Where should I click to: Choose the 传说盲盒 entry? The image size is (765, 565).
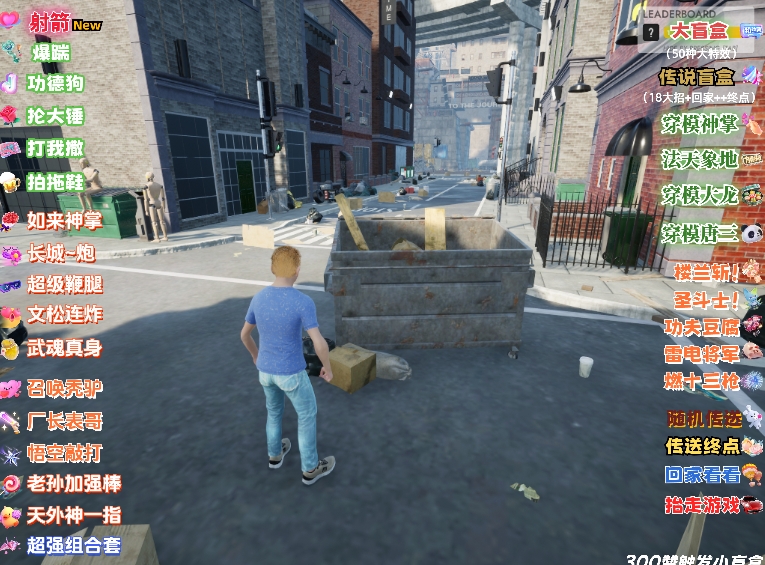pos(697,76)
